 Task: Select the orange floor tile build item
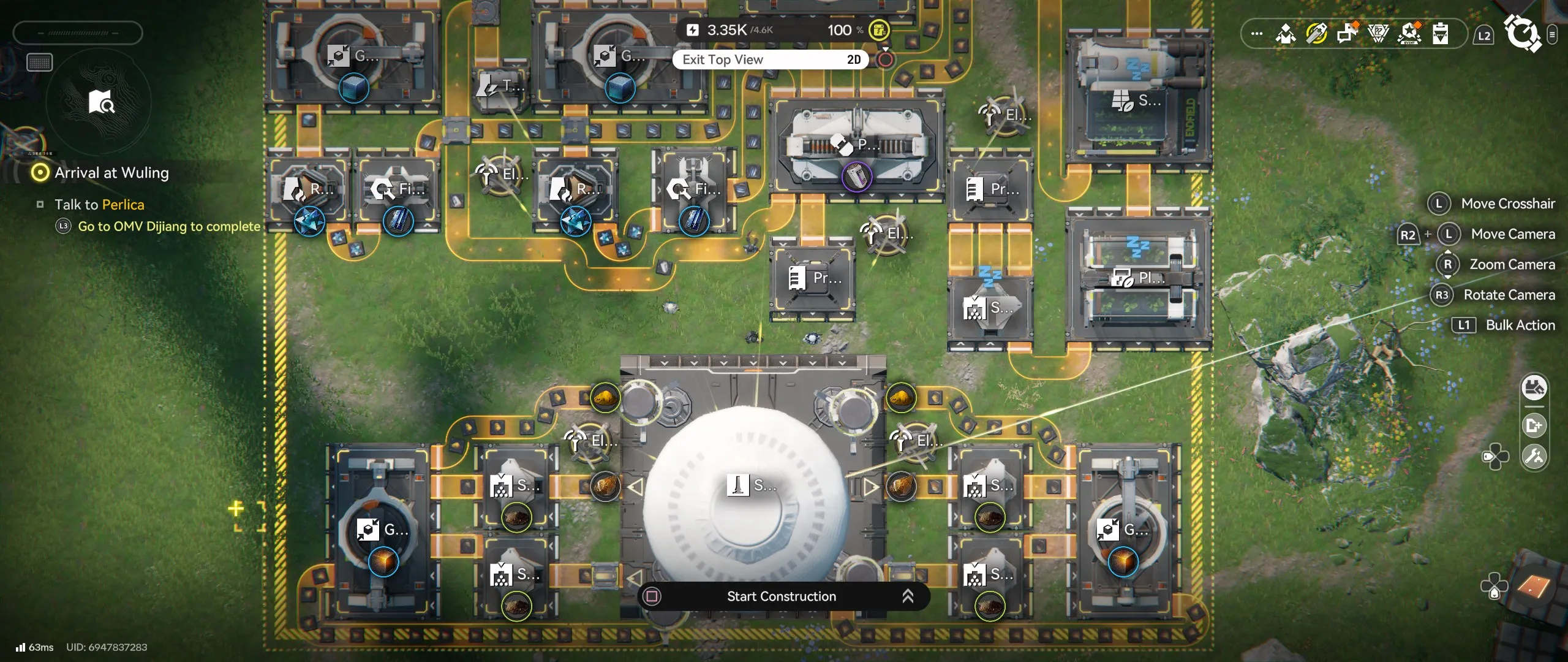(x=1533, y=587)
